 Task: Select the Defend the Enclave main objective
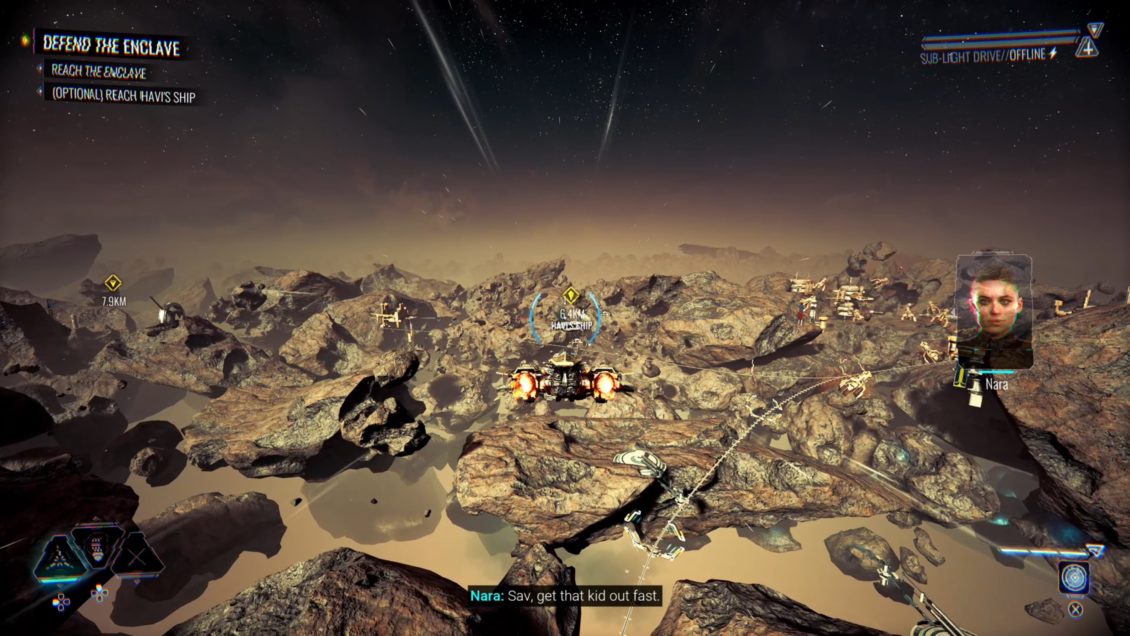point(110,44)
